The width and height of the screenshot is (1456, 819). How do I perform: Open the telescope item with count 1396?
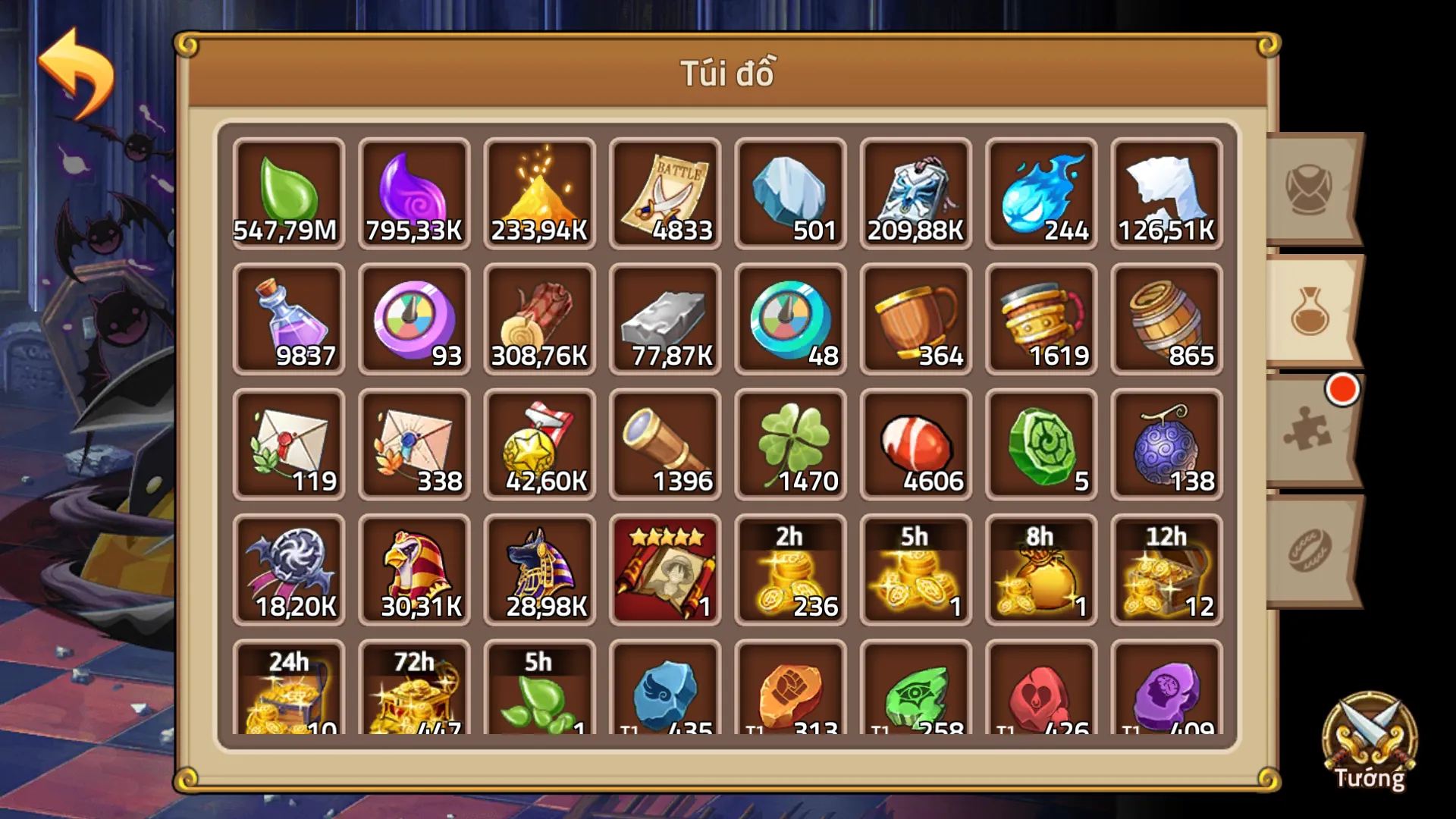click(664, 444)
